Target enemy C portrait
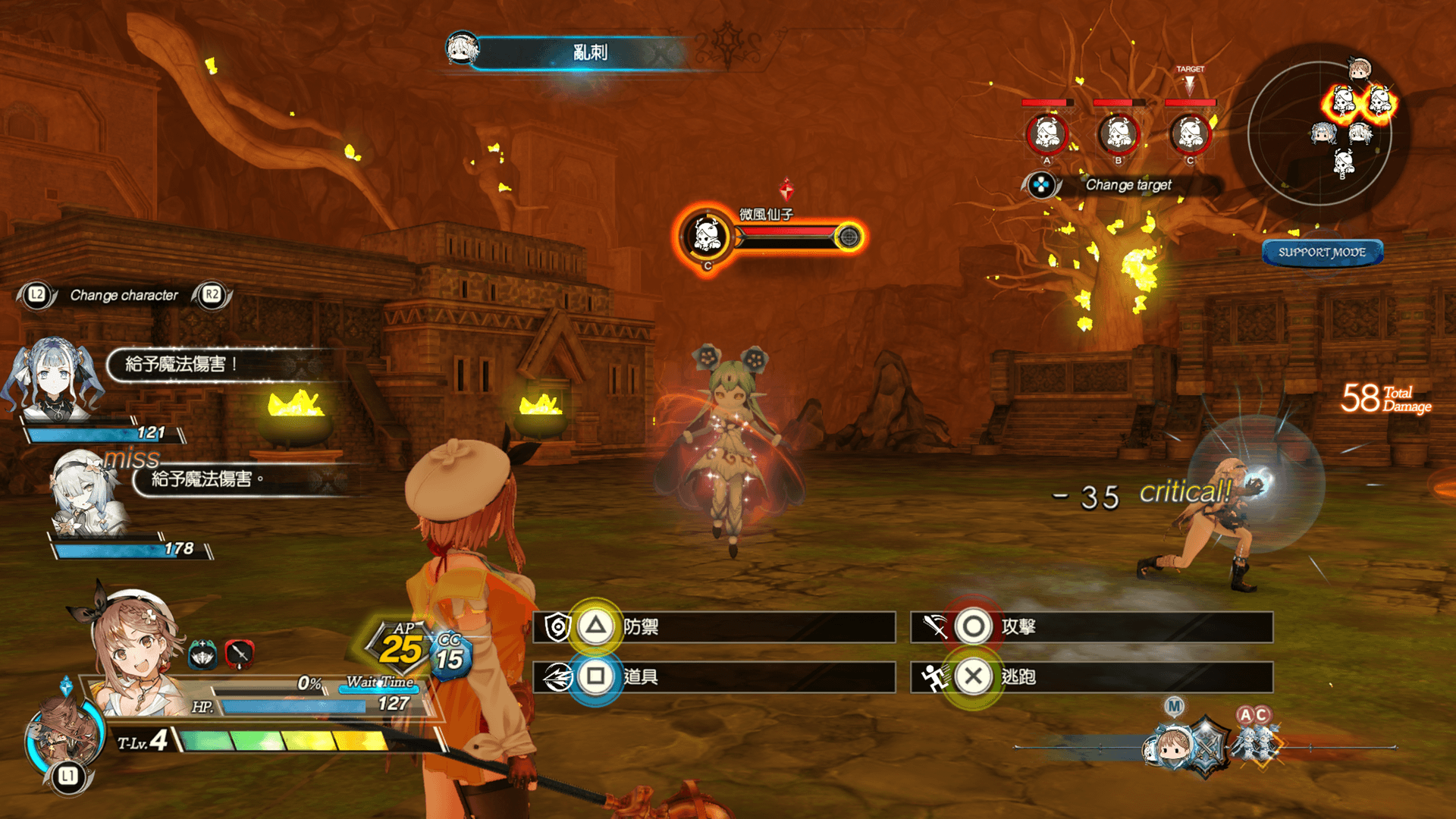1456x819 pixels. [1189, 134]
